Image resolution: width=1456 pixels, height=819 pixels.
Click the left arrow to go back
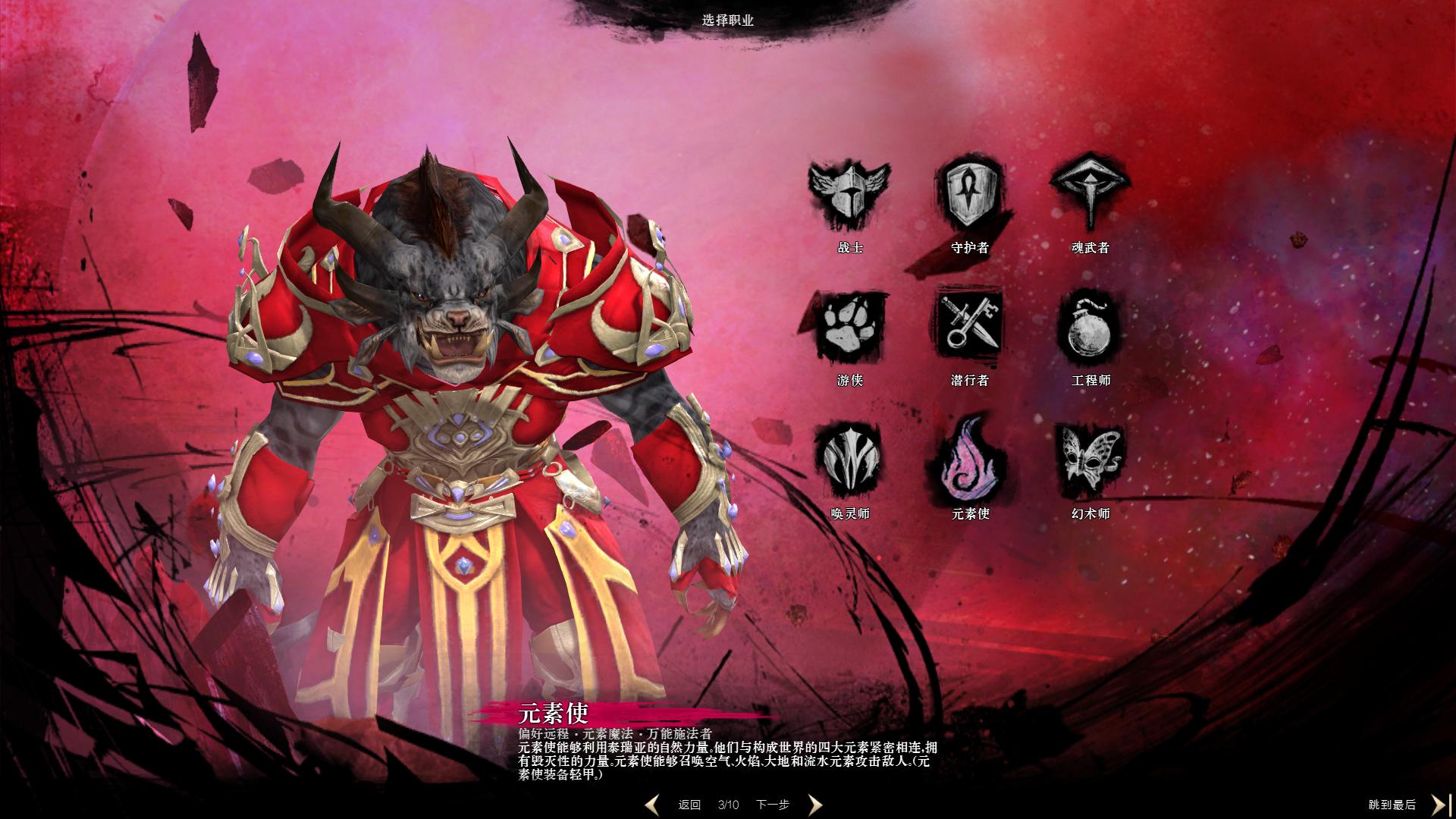pyautogui.click(x=652, y=805)
